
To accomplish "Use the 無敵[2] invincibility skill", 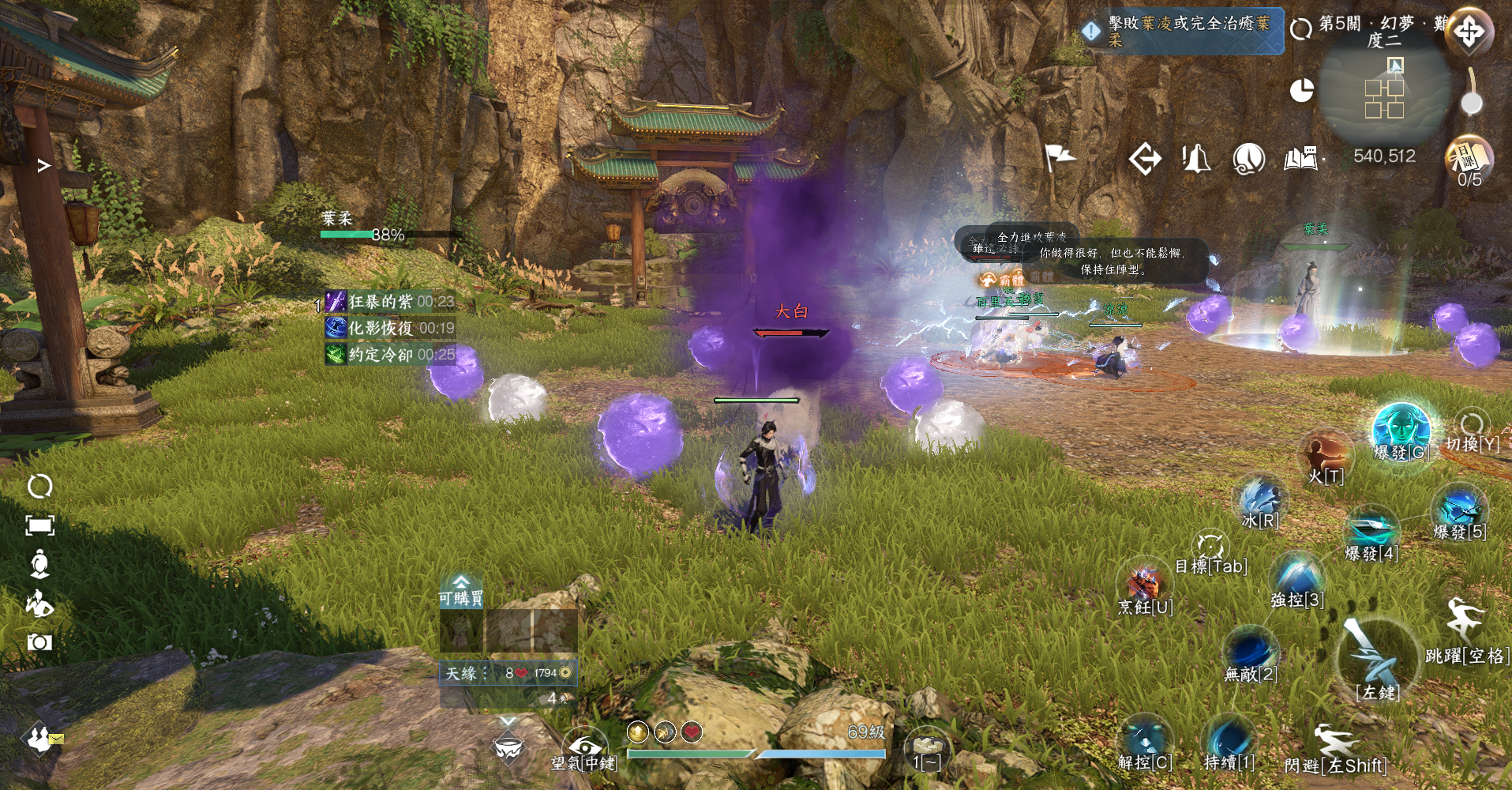I will [1251, 652].
